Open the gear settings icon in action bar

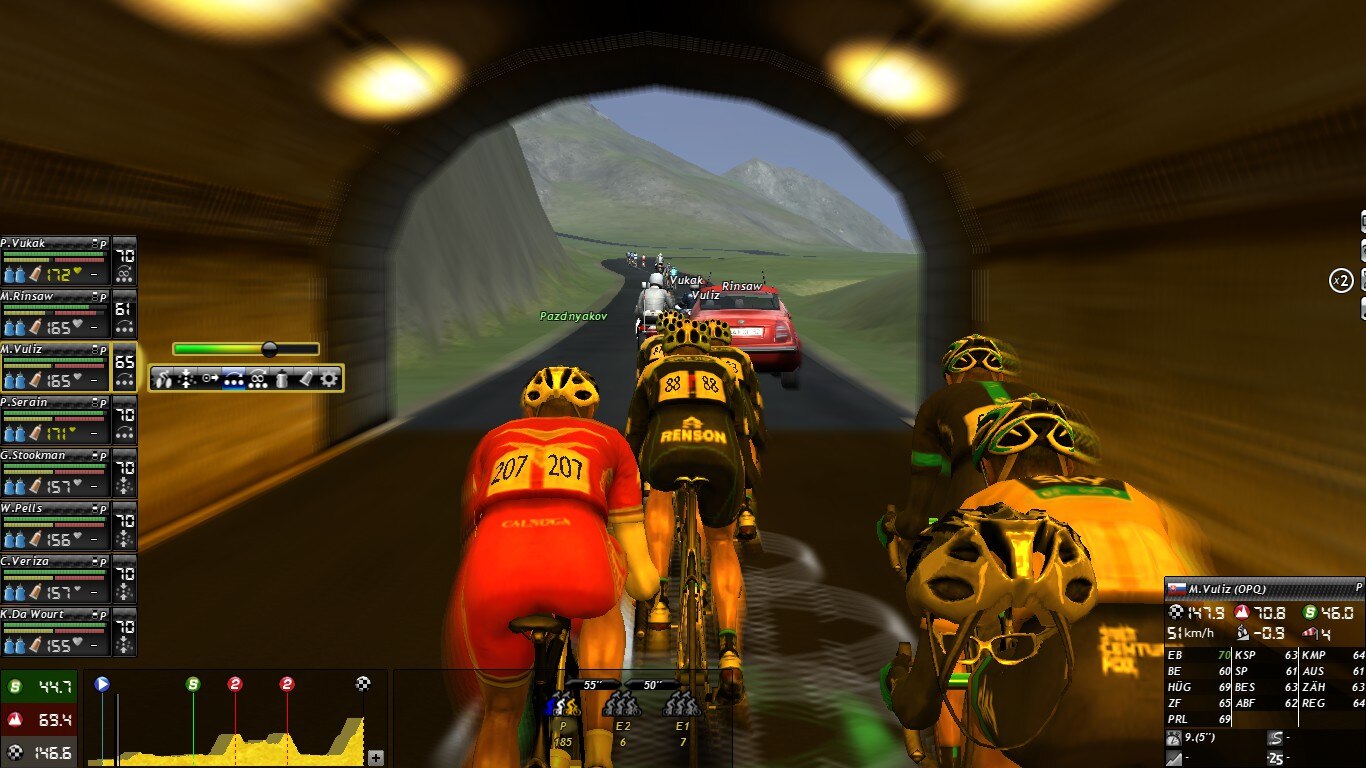point(329,378)
